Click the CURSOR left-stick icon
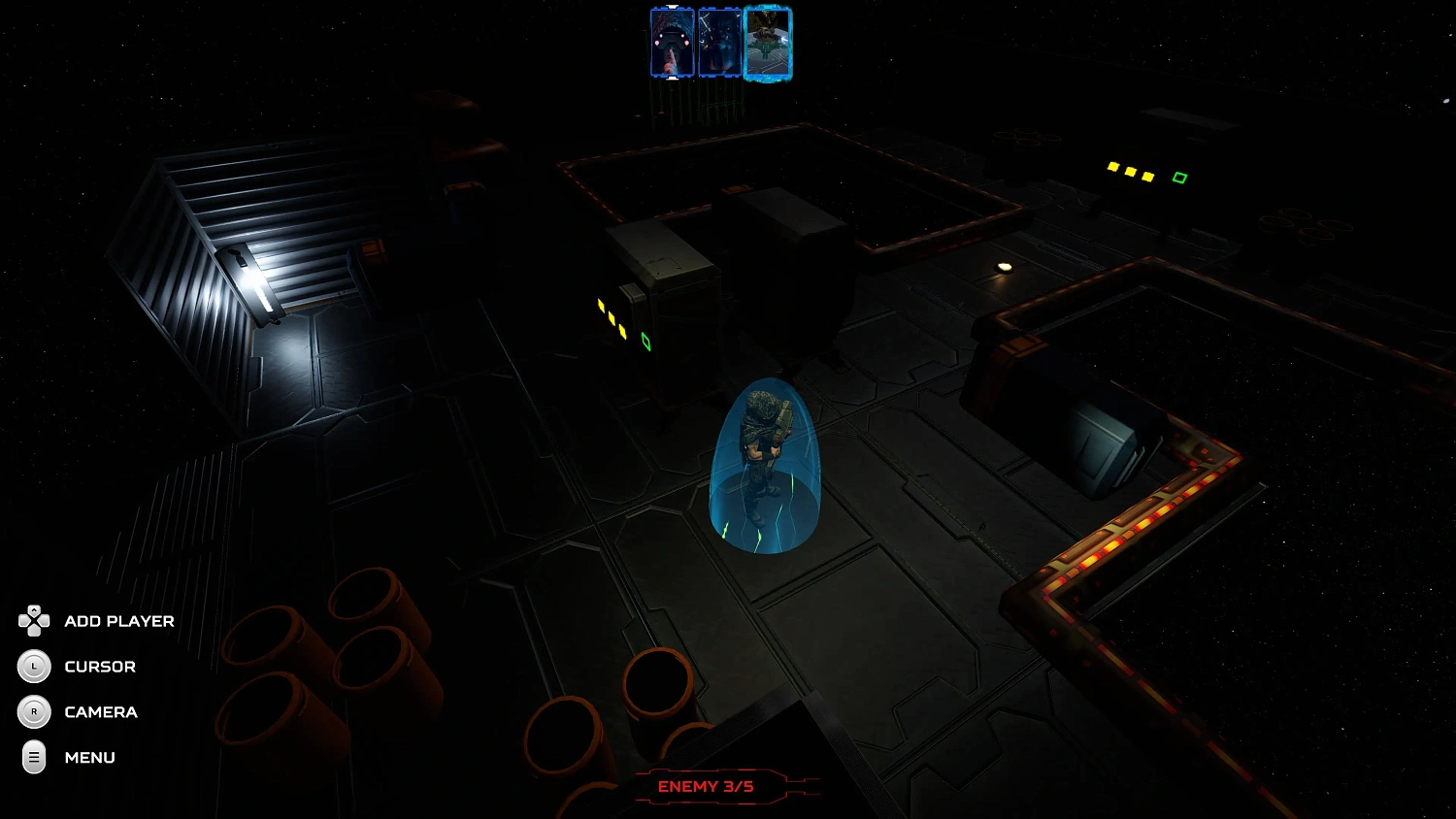 click(34, 667)
